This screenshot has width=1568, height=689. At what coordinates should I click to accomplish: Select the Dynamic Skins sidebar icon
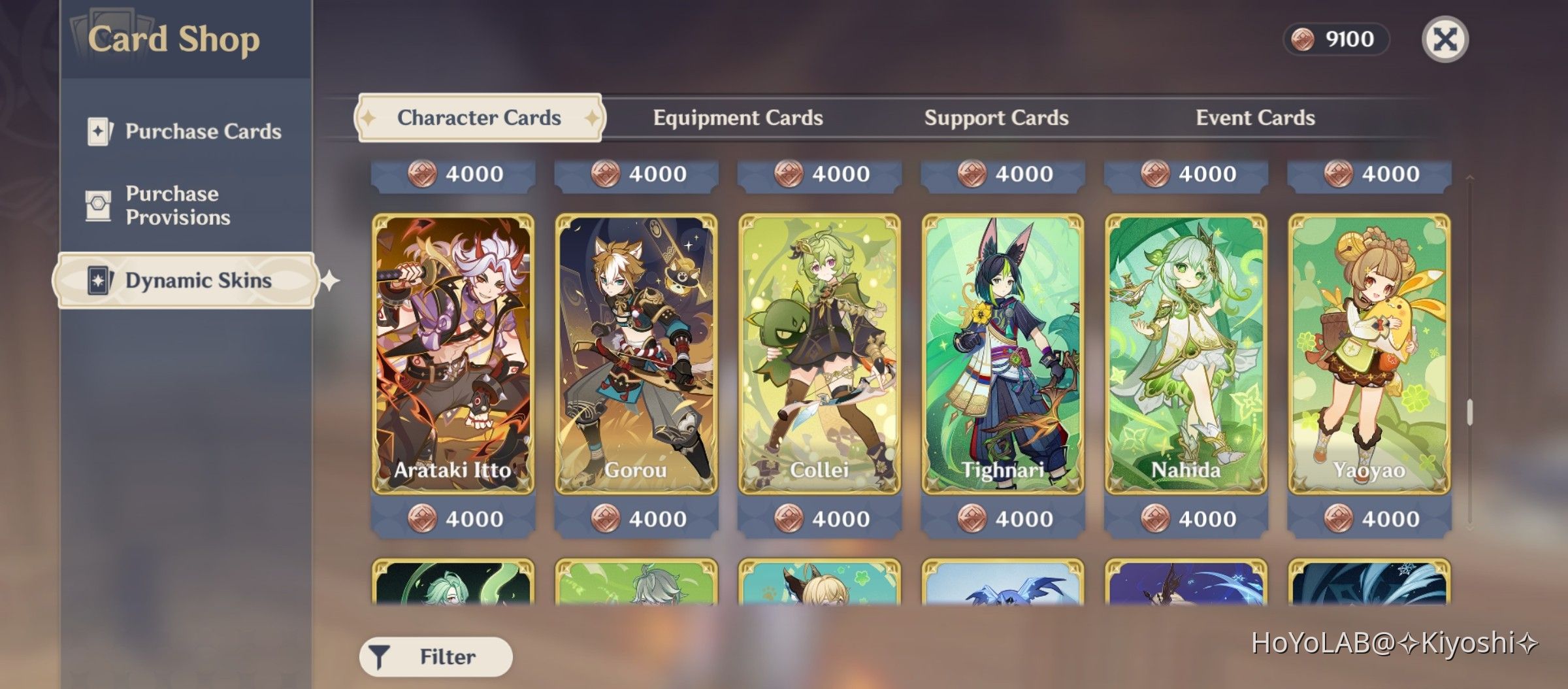tap(99, 280)
